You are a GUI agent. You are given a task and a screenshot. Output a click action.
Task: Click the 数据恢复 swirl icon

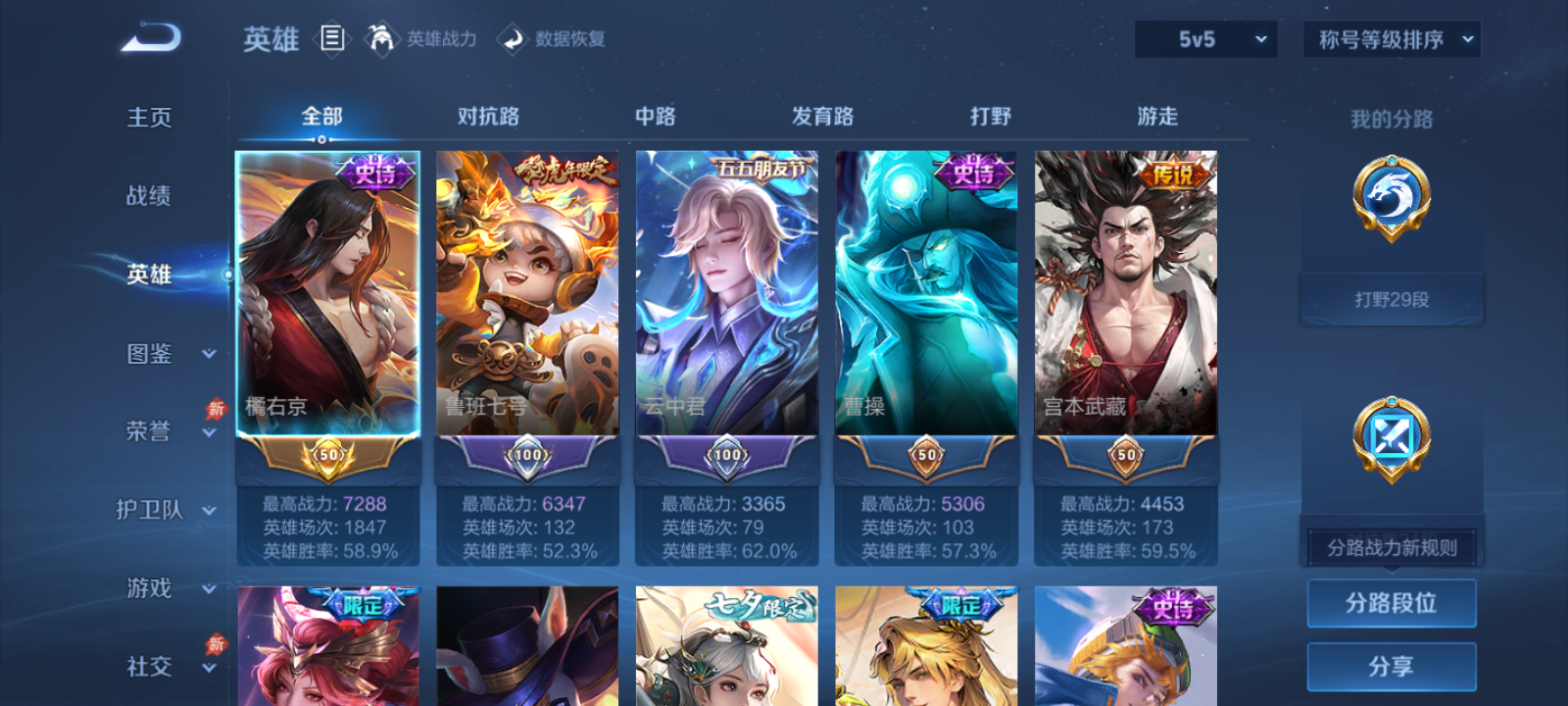tap(512, 39)
